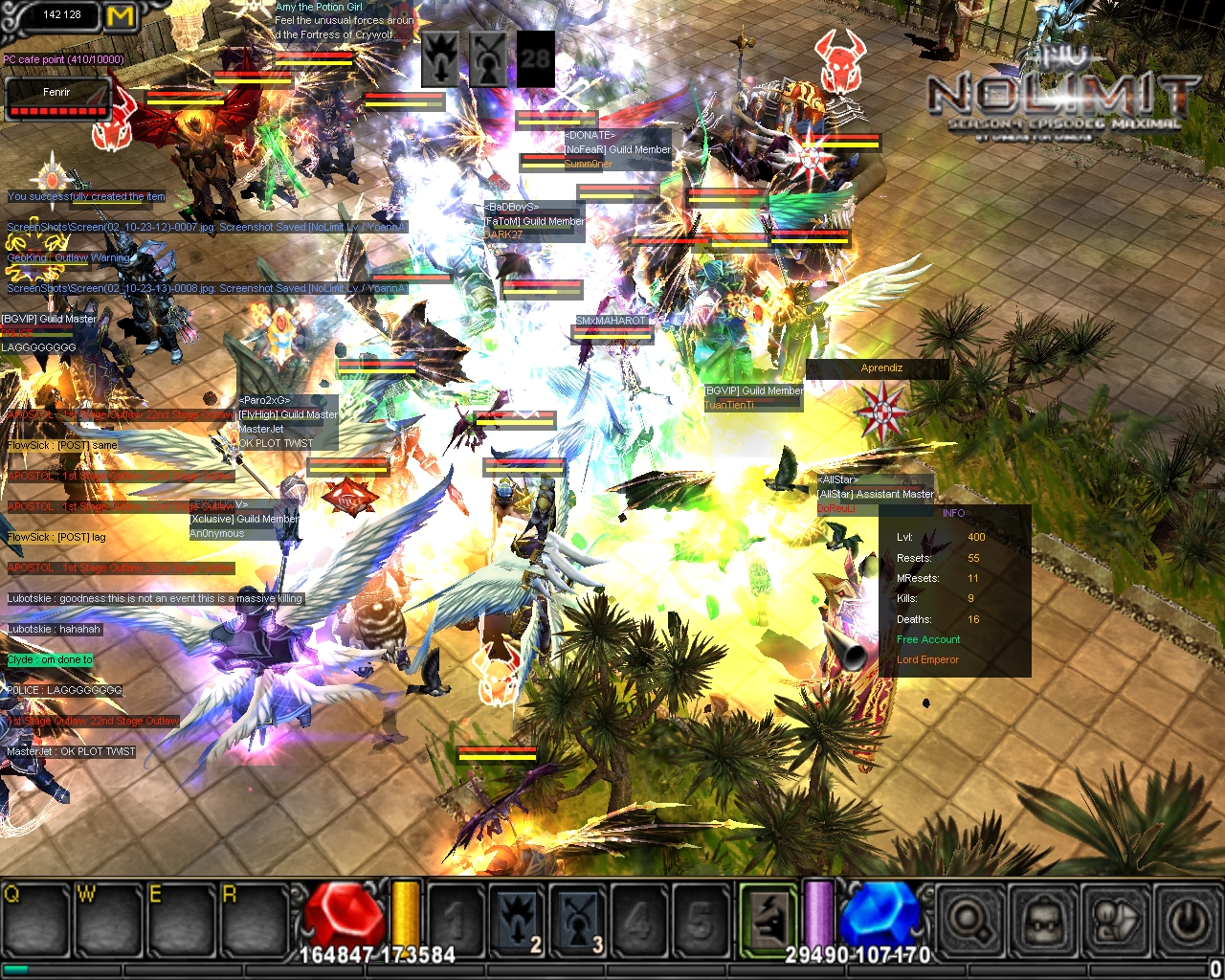The width and height of the screenshot is (1225, 980).
Task: Click the downward-arrow crown buff icon at top
Action: [x=441, y=57]
